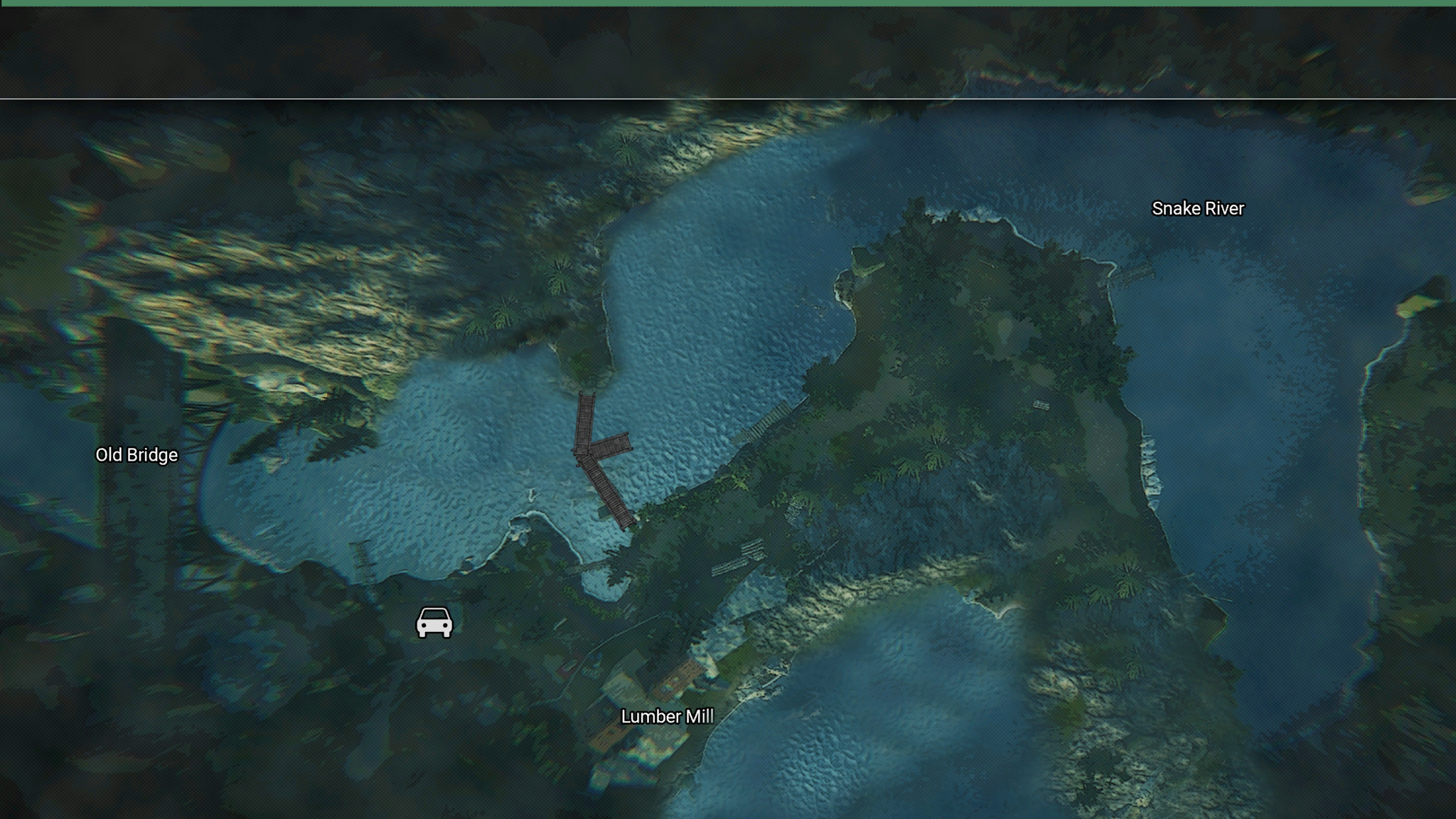Select the Snake River map label
This screenshot has width=1456, height=819.
coord(1198,208)
